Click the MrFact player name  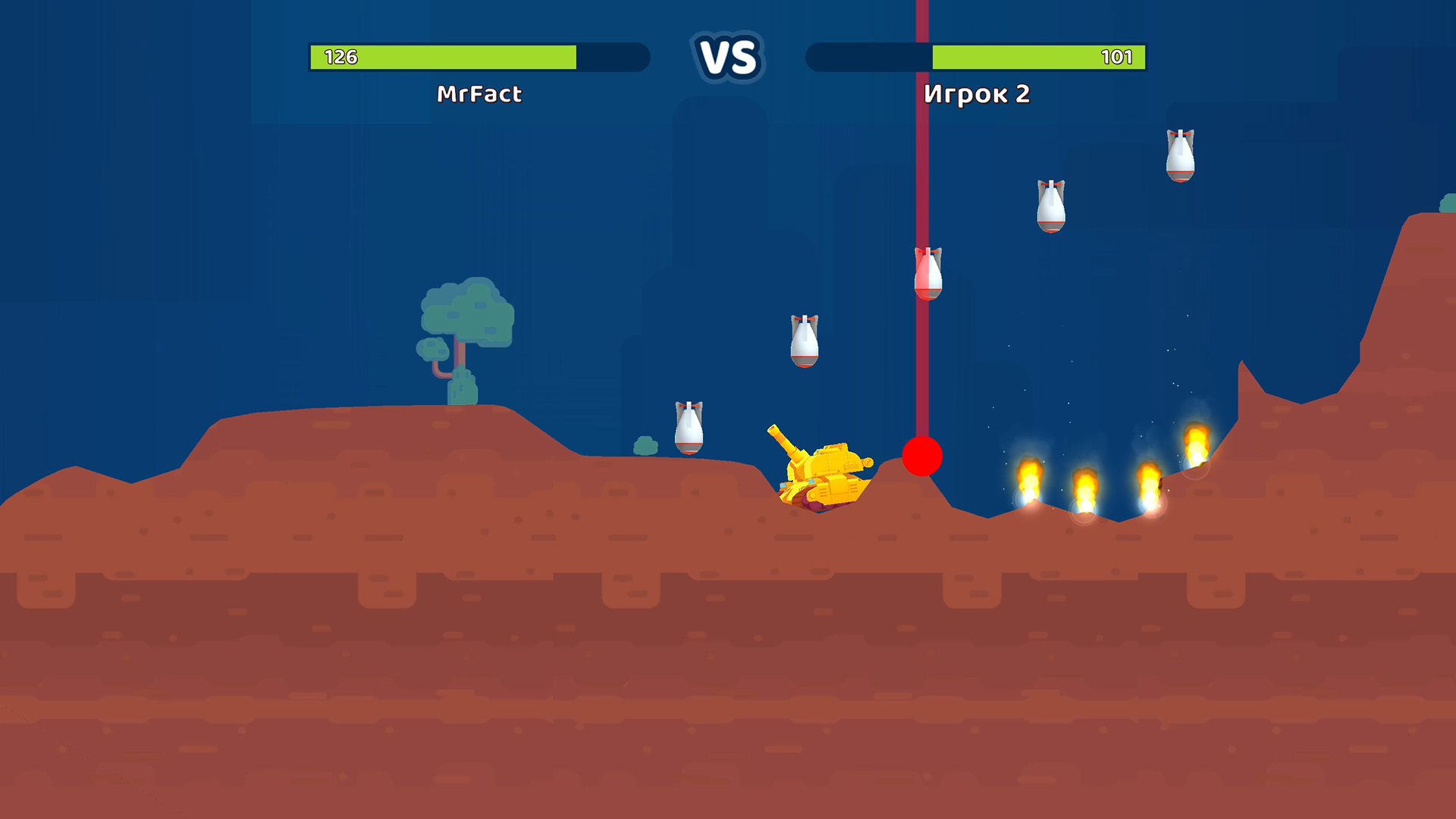tap(479, 94)
